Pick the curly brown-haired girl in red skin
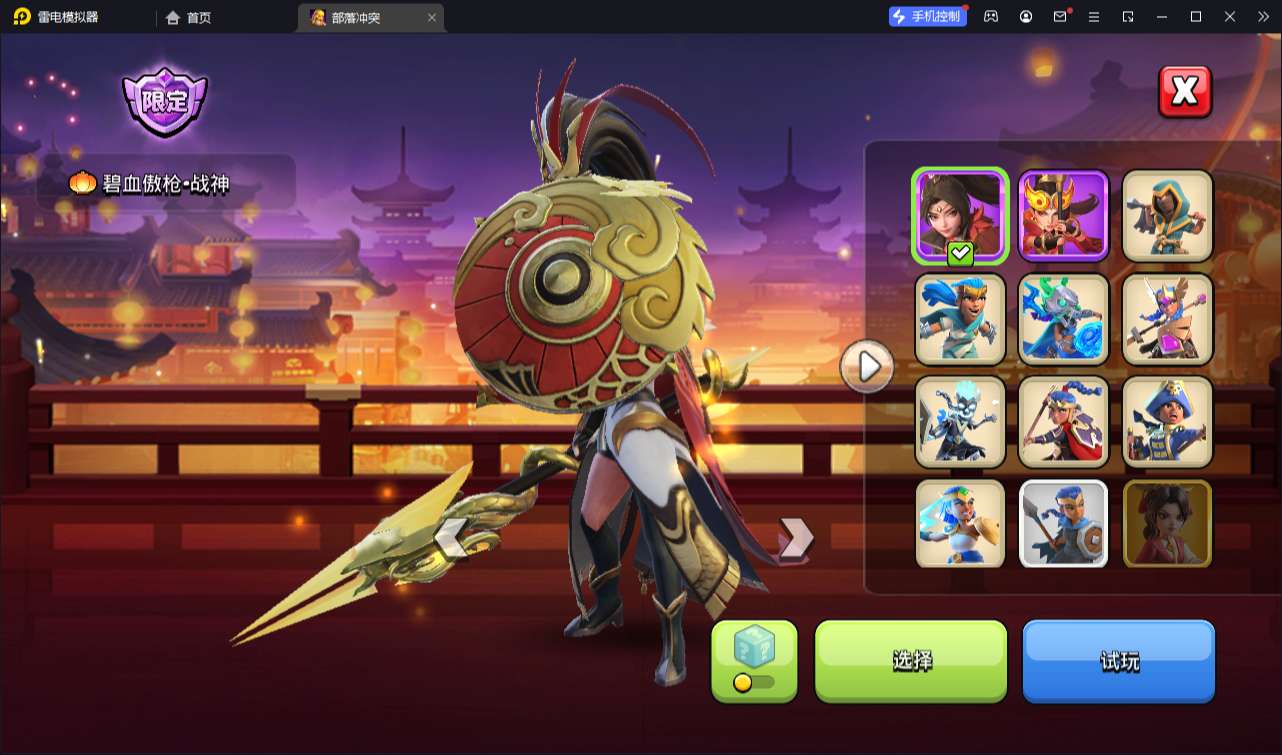The height and width of the screenshot is (755, 1282). (x=1167, y=524)
